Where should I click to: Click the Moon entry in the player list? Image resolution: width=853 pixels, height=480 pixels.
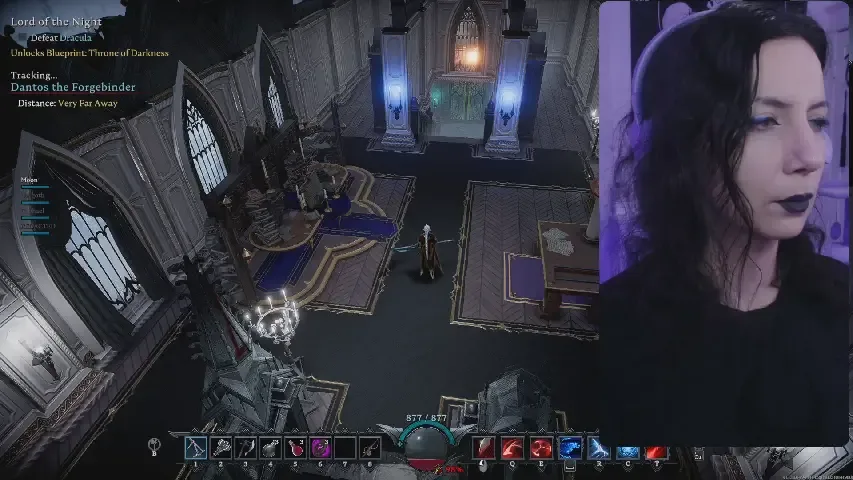point(29,180)
